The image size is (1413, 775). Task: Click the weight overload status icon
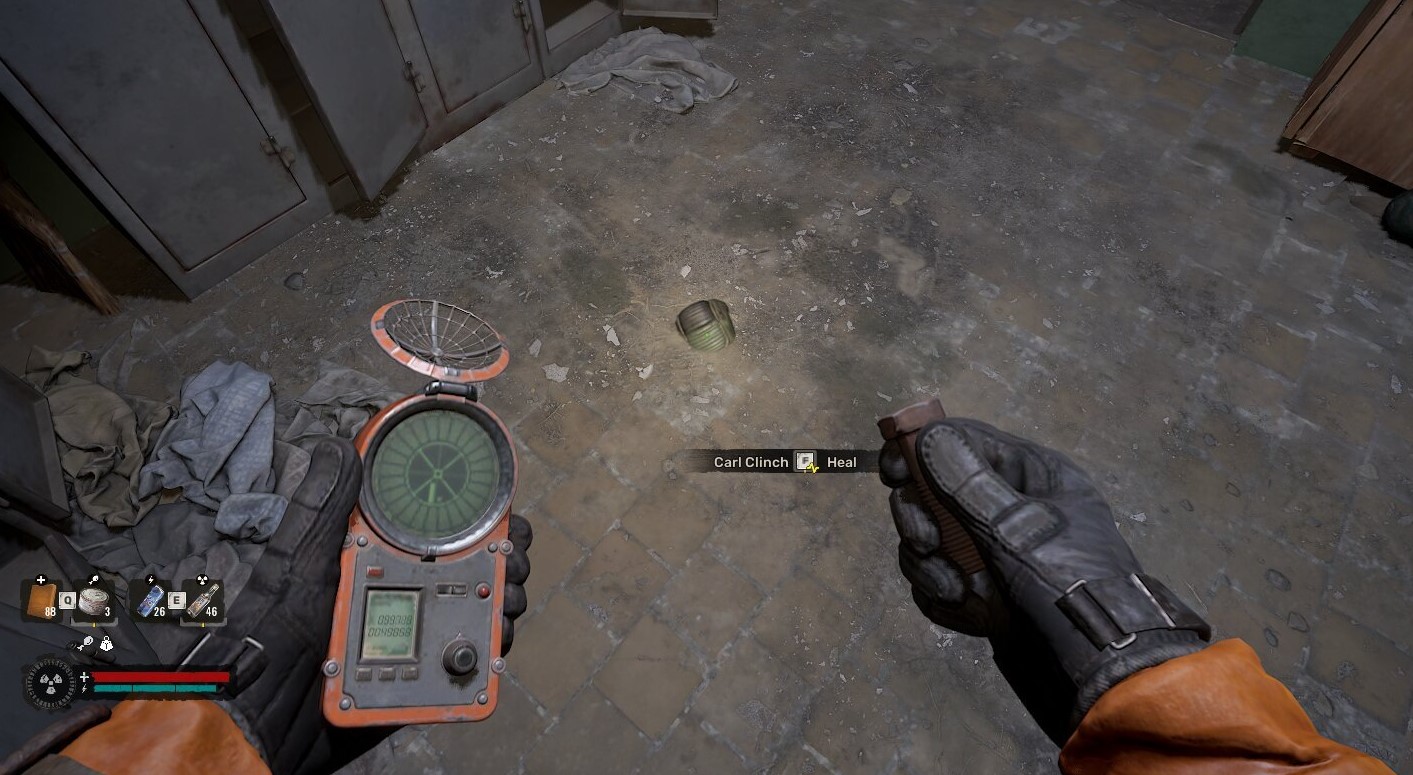(106, 644)
